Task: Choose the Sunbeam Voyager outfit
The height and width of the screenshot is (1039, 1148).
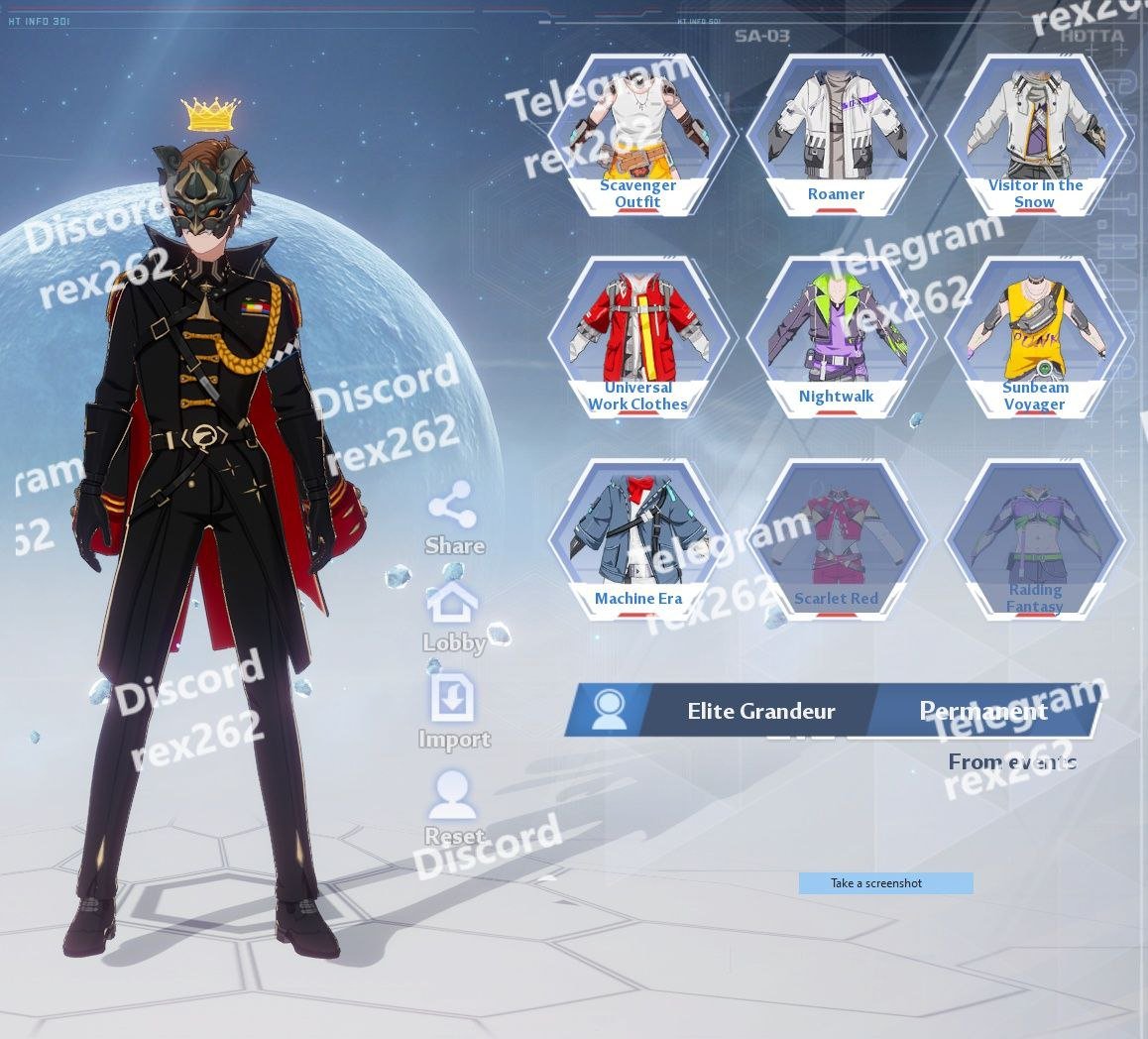Action: pyautogui.click(x=1034, y=337)
